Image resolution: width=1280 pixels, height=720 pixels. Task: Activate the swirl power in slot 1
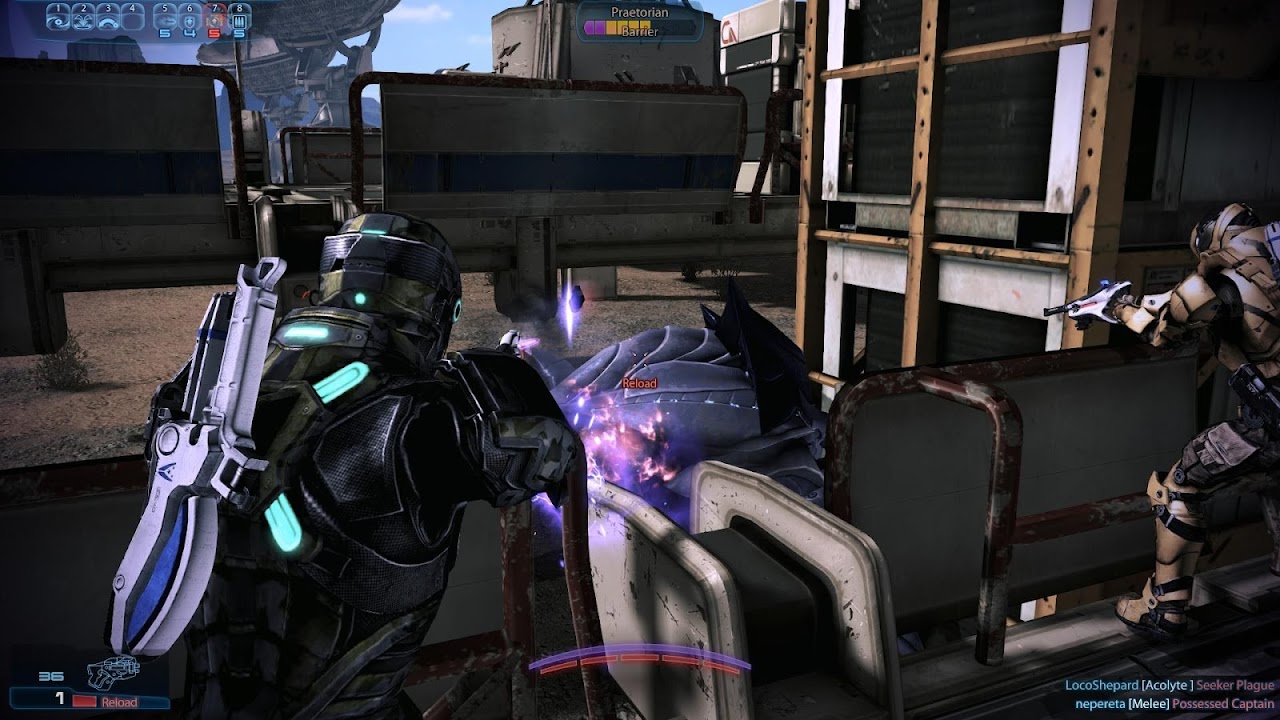[x=59, y=18]
